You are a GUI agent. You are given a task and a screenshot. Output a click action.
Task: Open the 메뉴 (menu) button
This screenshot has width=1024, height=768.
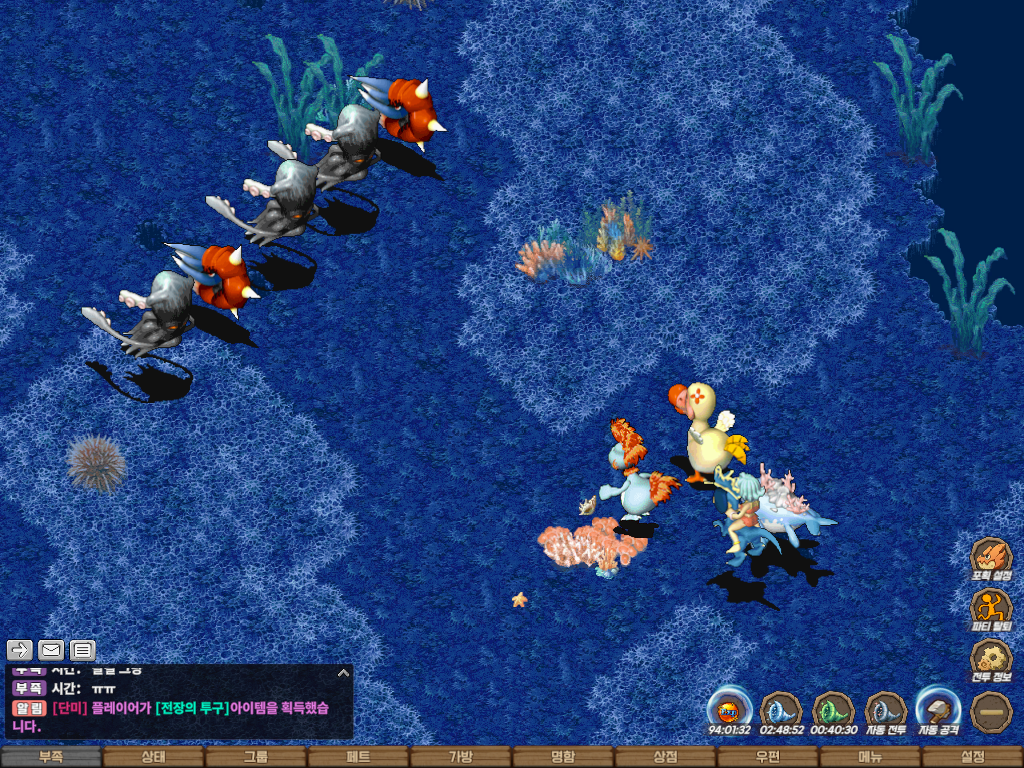pyautogui.click(x=870, y=757)
